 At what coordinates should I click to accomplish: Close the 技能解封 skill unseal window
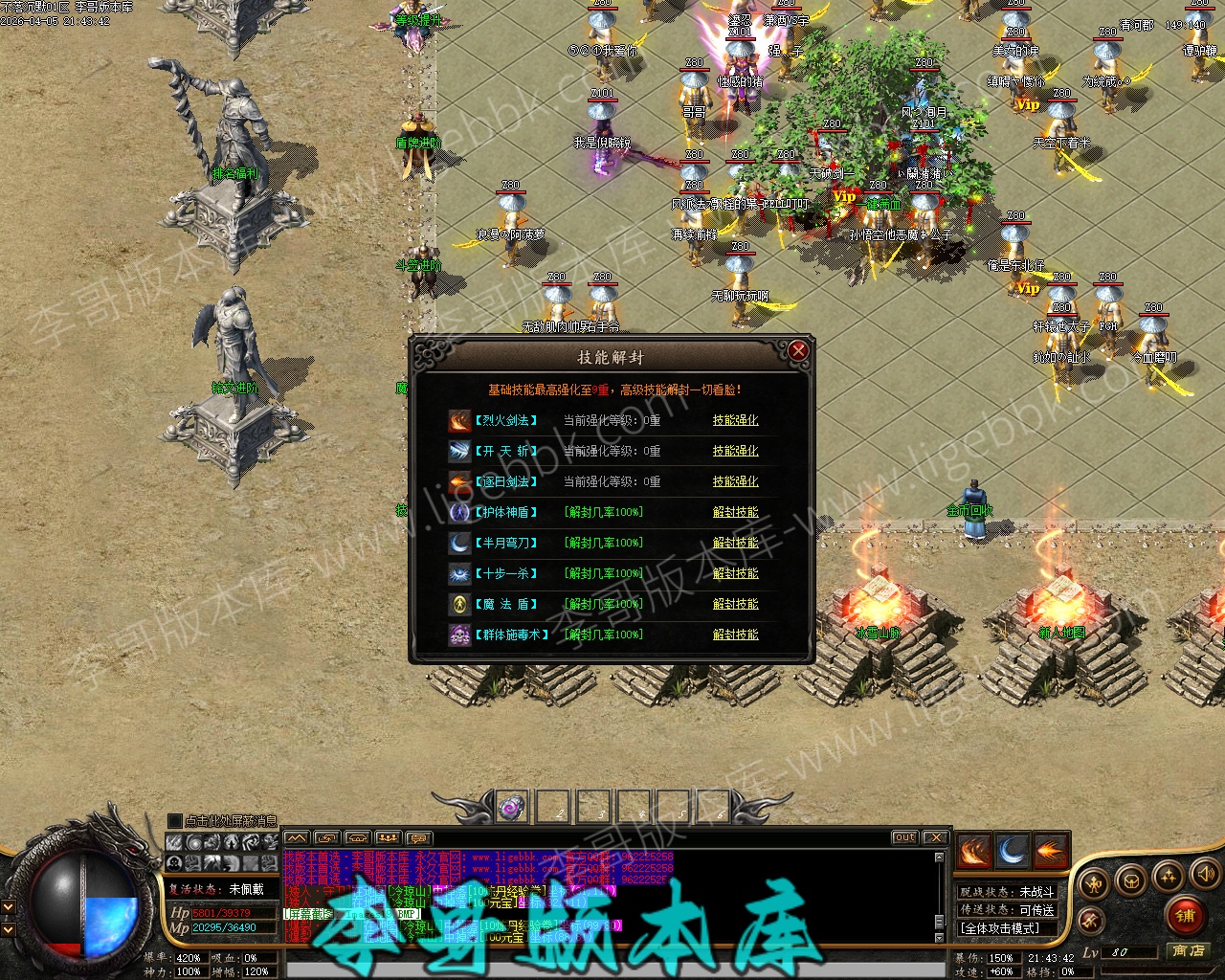(x=798, y=352)
